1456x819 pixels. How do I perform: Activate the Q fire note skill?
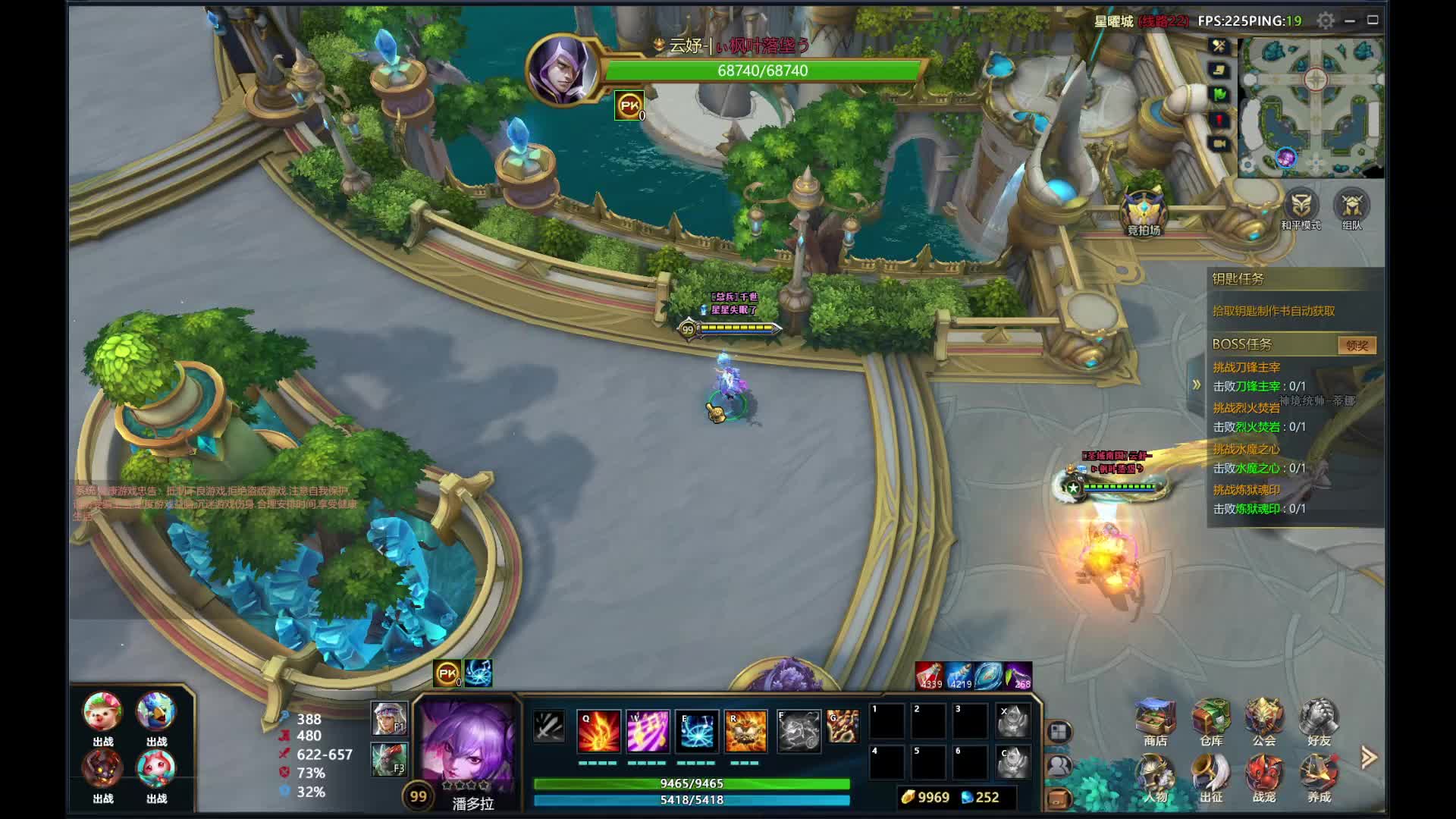click(x=598, y=731)
